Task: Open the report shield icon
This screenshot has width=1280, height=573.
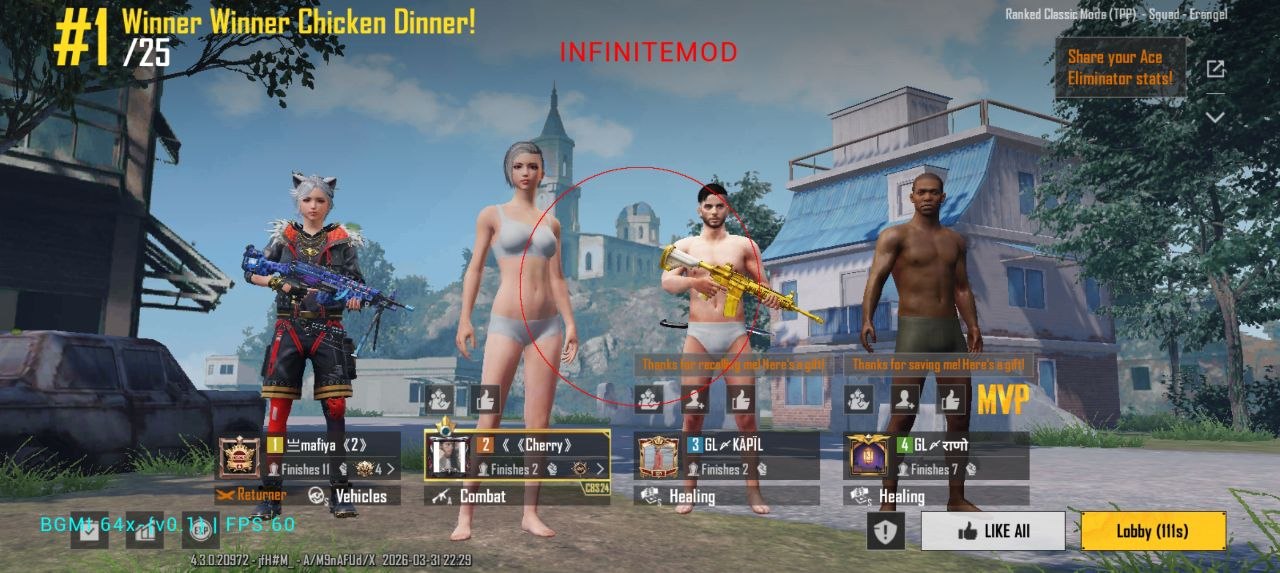Action: (885, 531)
